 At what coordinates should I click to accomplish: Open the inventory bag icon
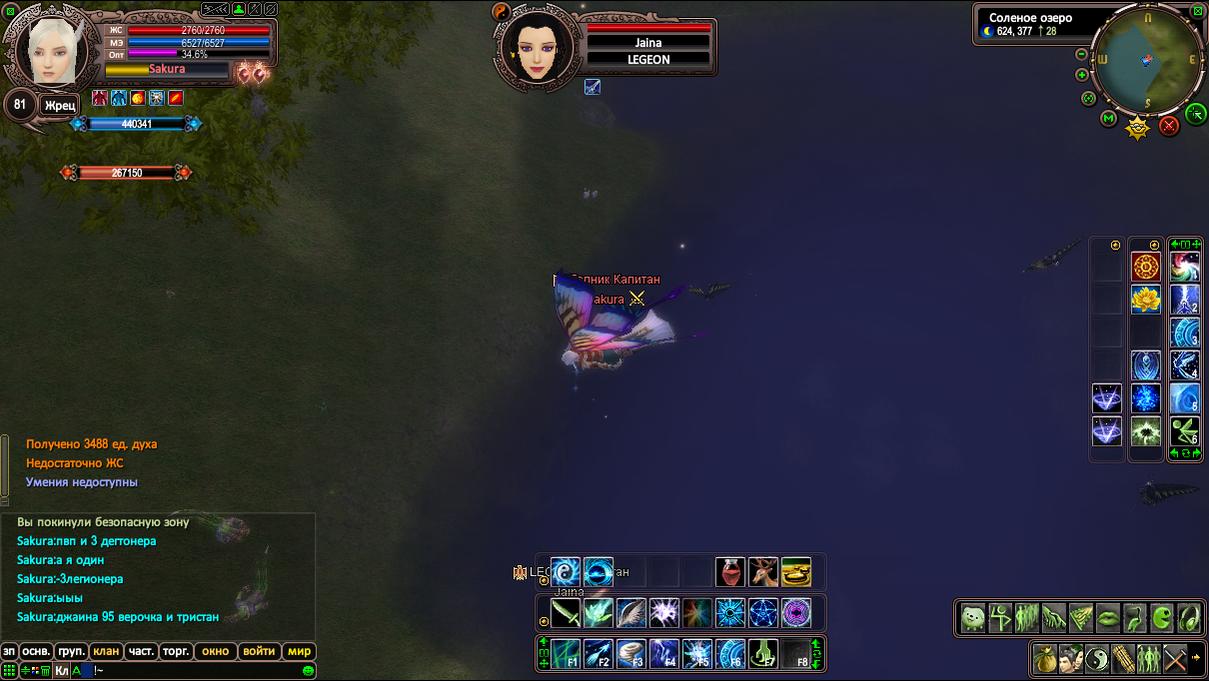click(x=1045, y=659)
